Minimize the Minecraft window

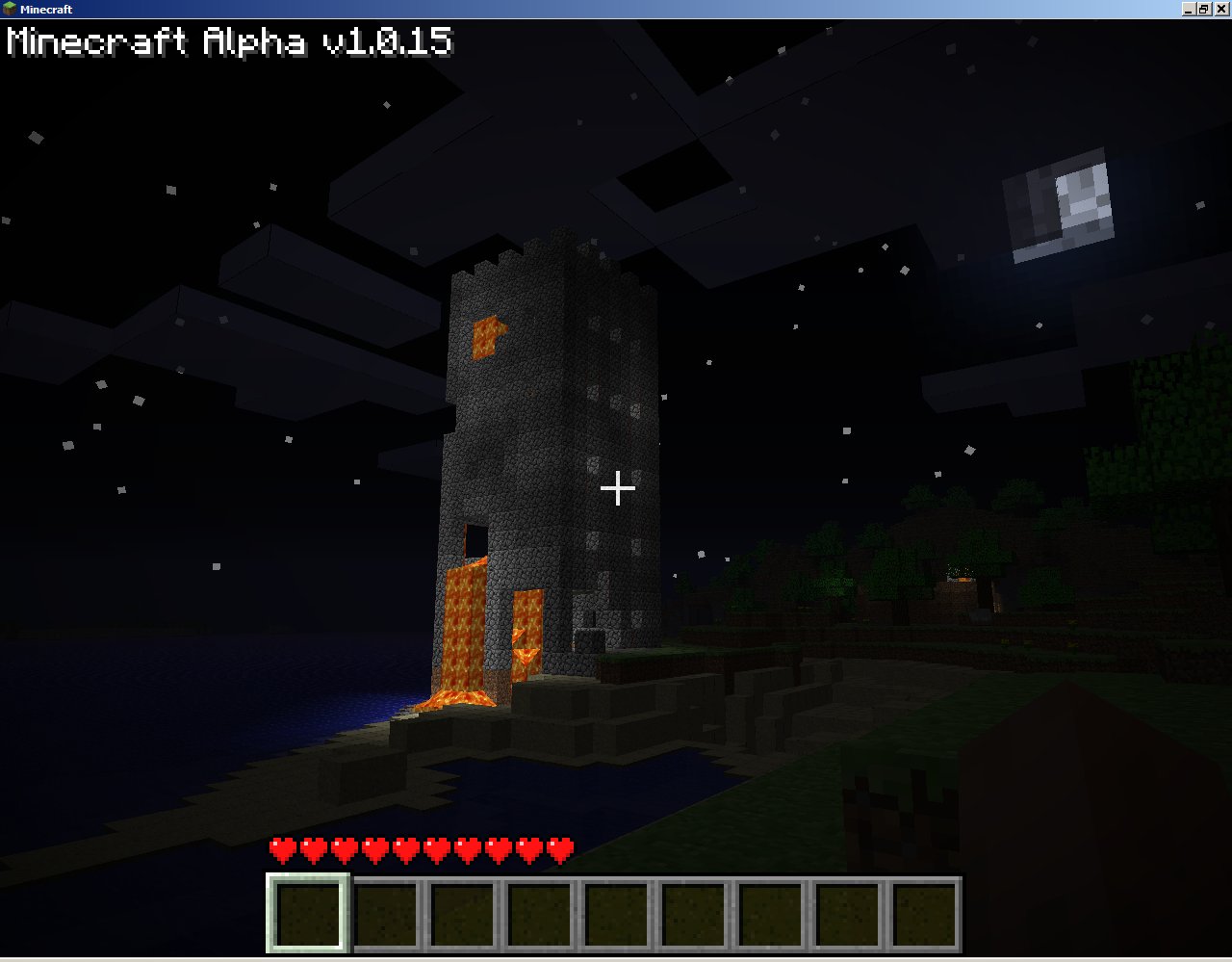1190,9
